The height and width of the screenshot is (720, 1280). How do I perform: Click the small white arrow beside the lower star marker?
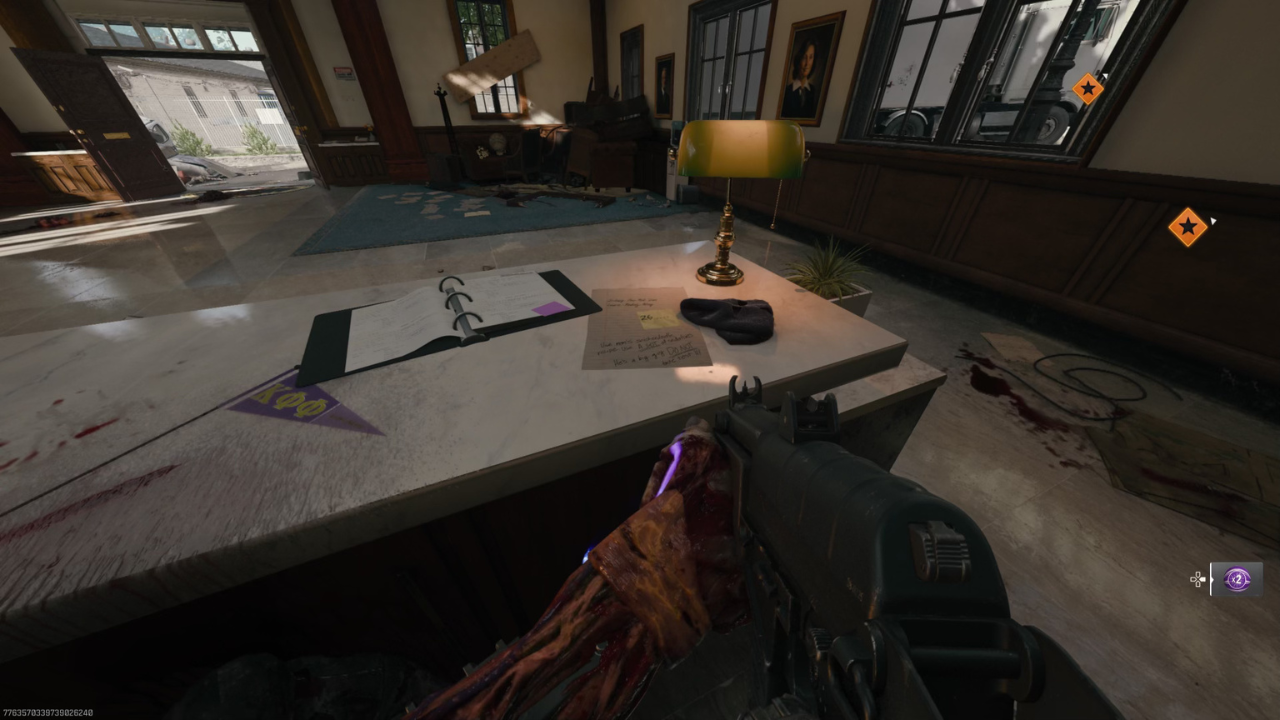click(1214, 220)
